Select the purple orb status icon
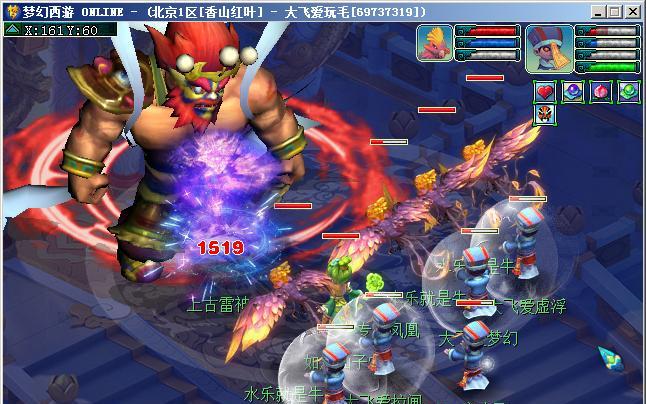This screenshot has width=646, height=404. (573, 91)
